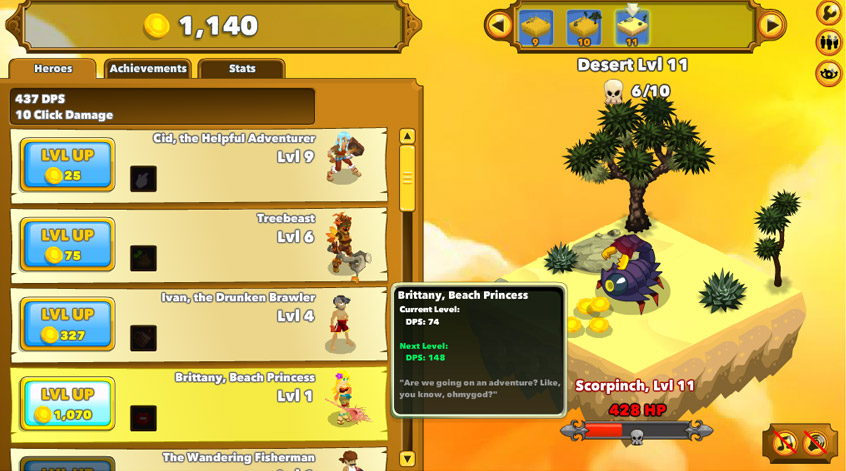Level up Cid for 25 gold
The image size is (846, 471).
tap(68, 165)
